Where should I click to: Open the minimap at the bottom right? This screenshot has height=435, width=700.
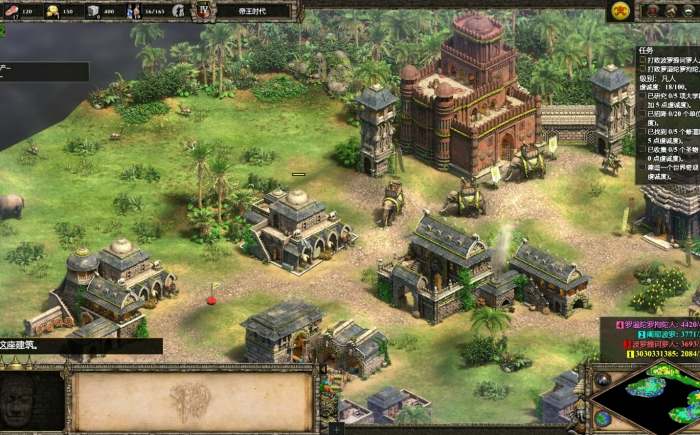tap(648, 397)
